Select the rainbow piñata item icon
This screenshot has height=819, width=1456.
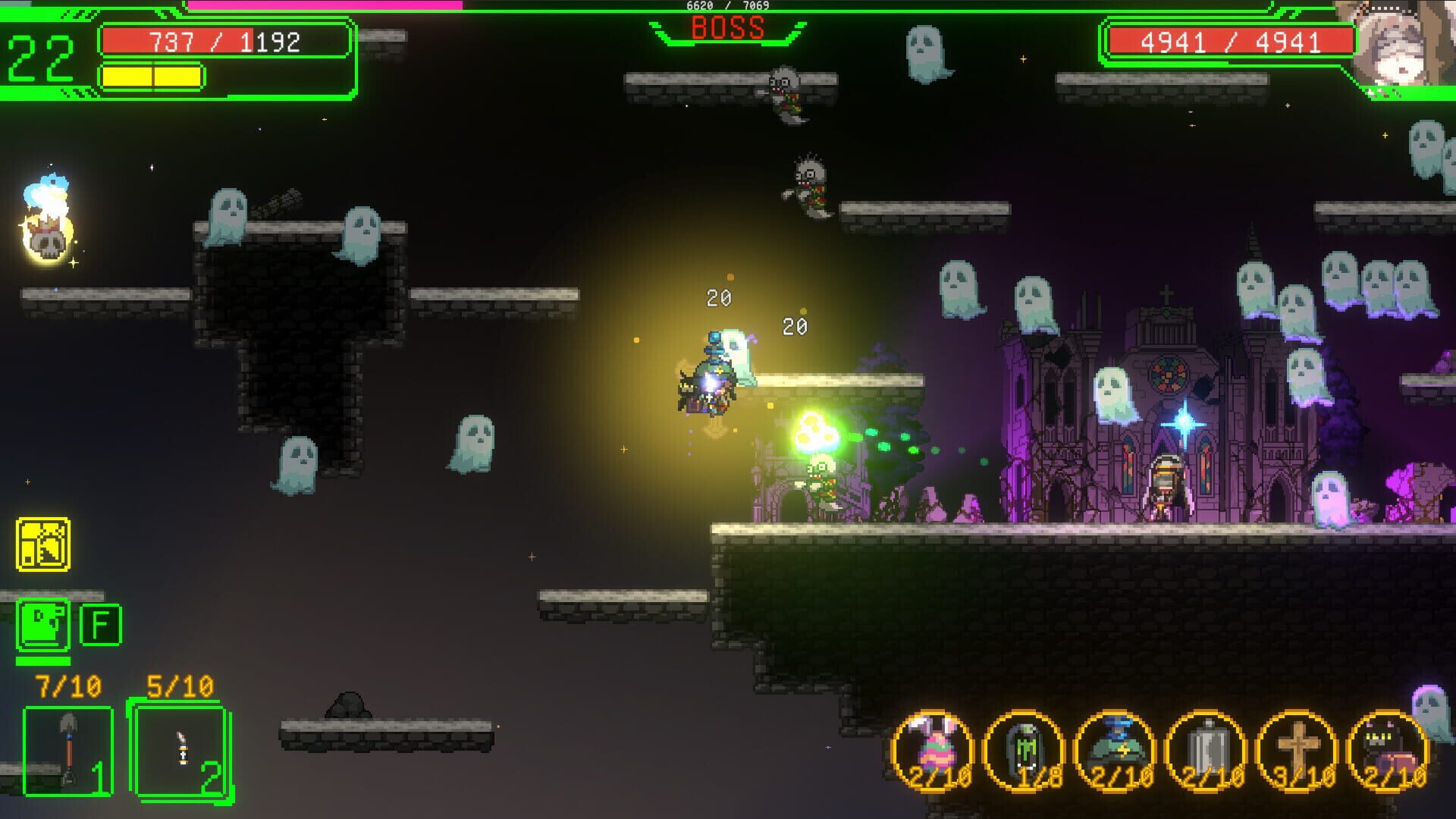tap(934, 739)
